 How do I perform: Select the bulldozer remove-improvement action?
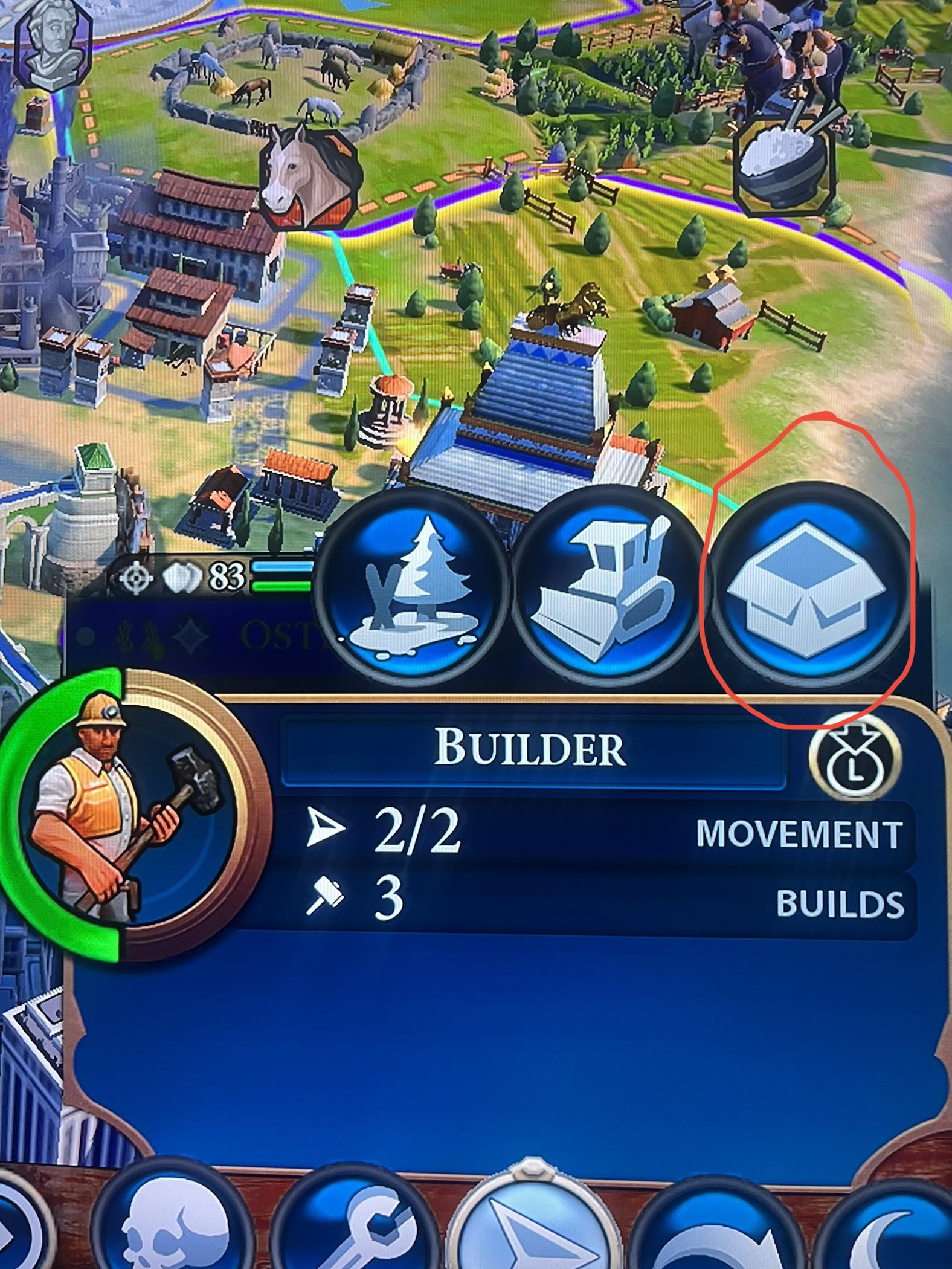[x=607, y=592]
